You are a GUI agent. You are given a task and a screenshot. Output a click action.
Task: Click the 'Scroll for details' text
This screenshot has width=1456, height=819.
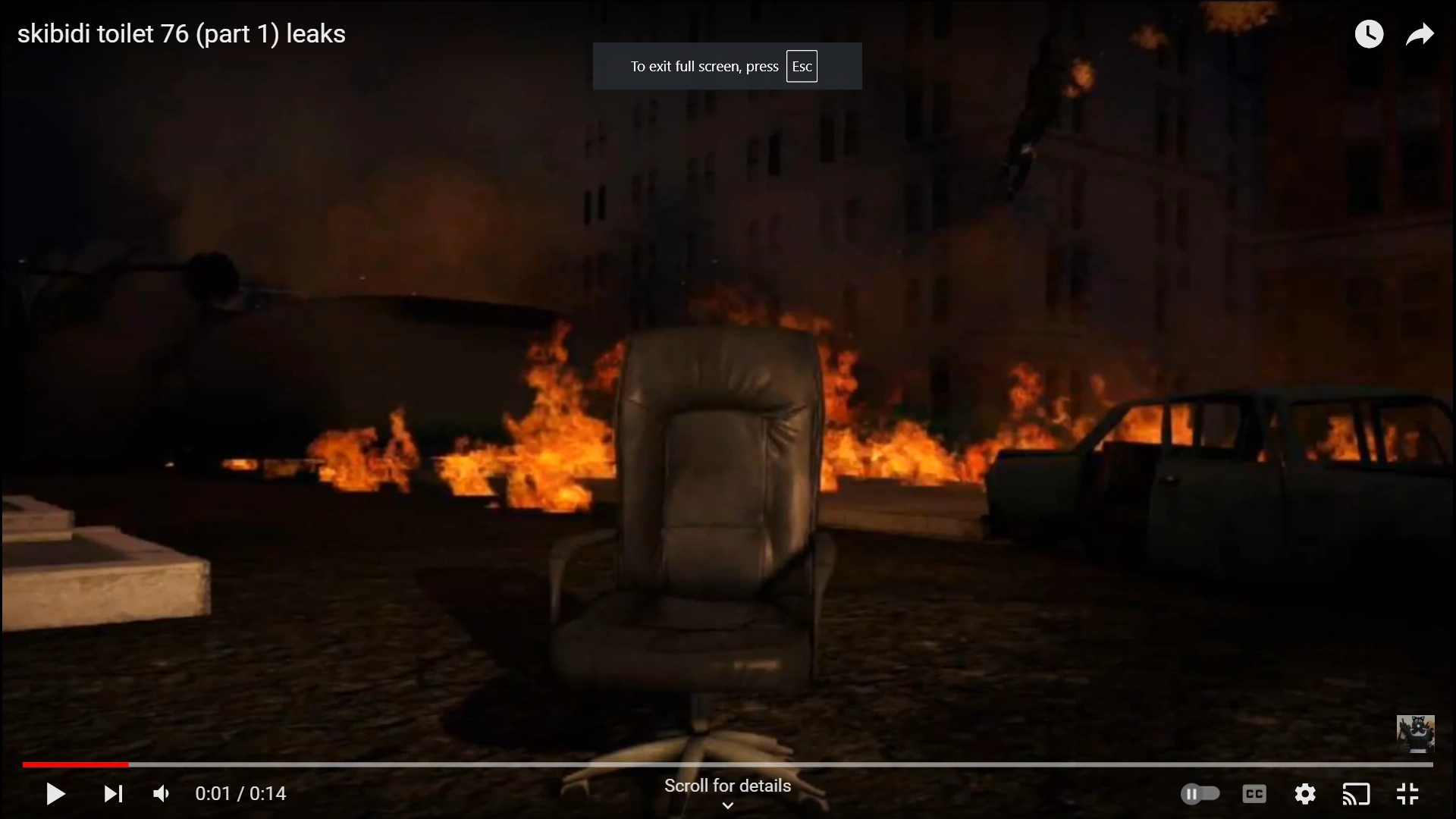[x=726, y=786]
